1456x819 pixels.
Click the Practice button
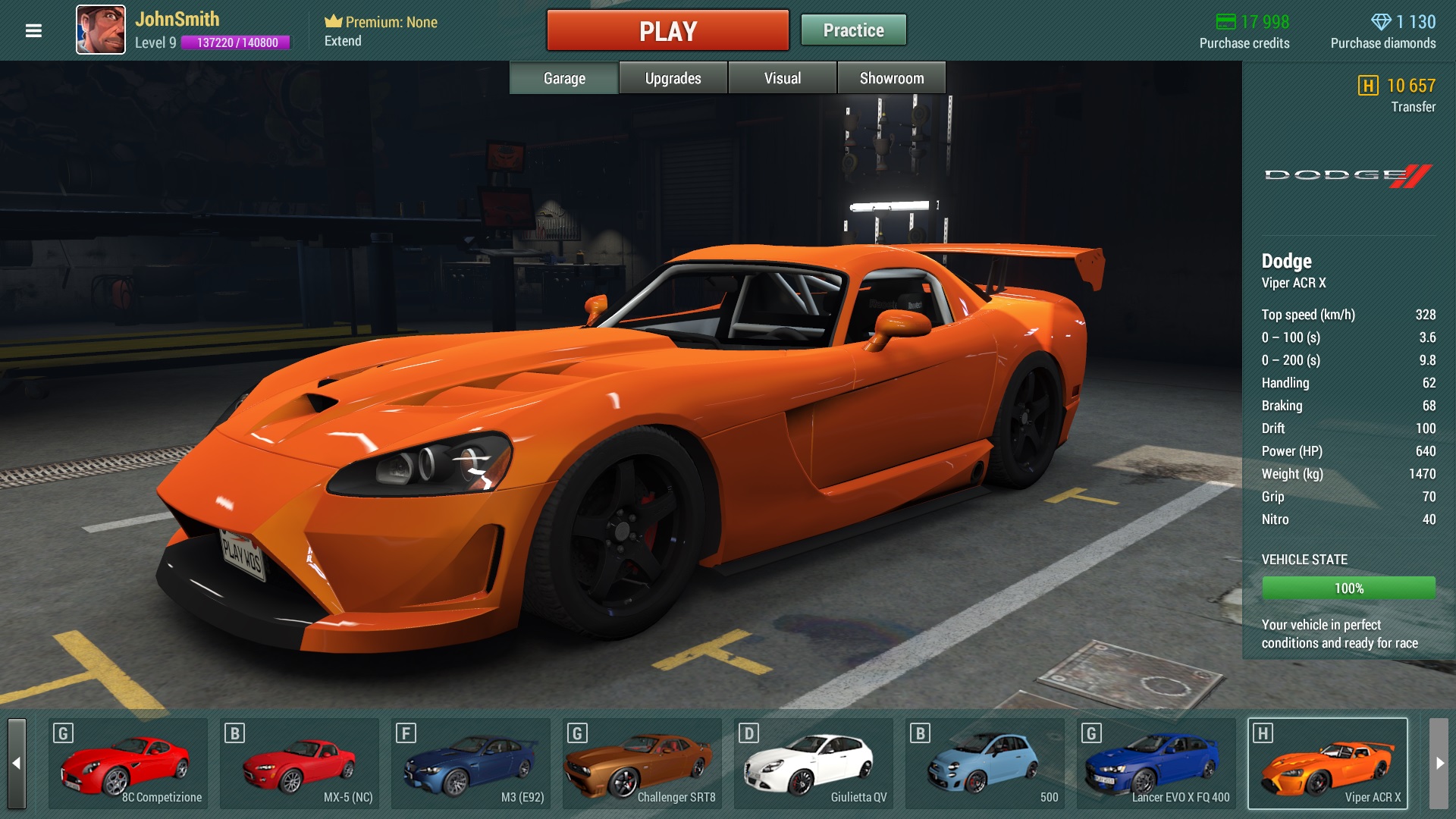[x=853, y=30]
